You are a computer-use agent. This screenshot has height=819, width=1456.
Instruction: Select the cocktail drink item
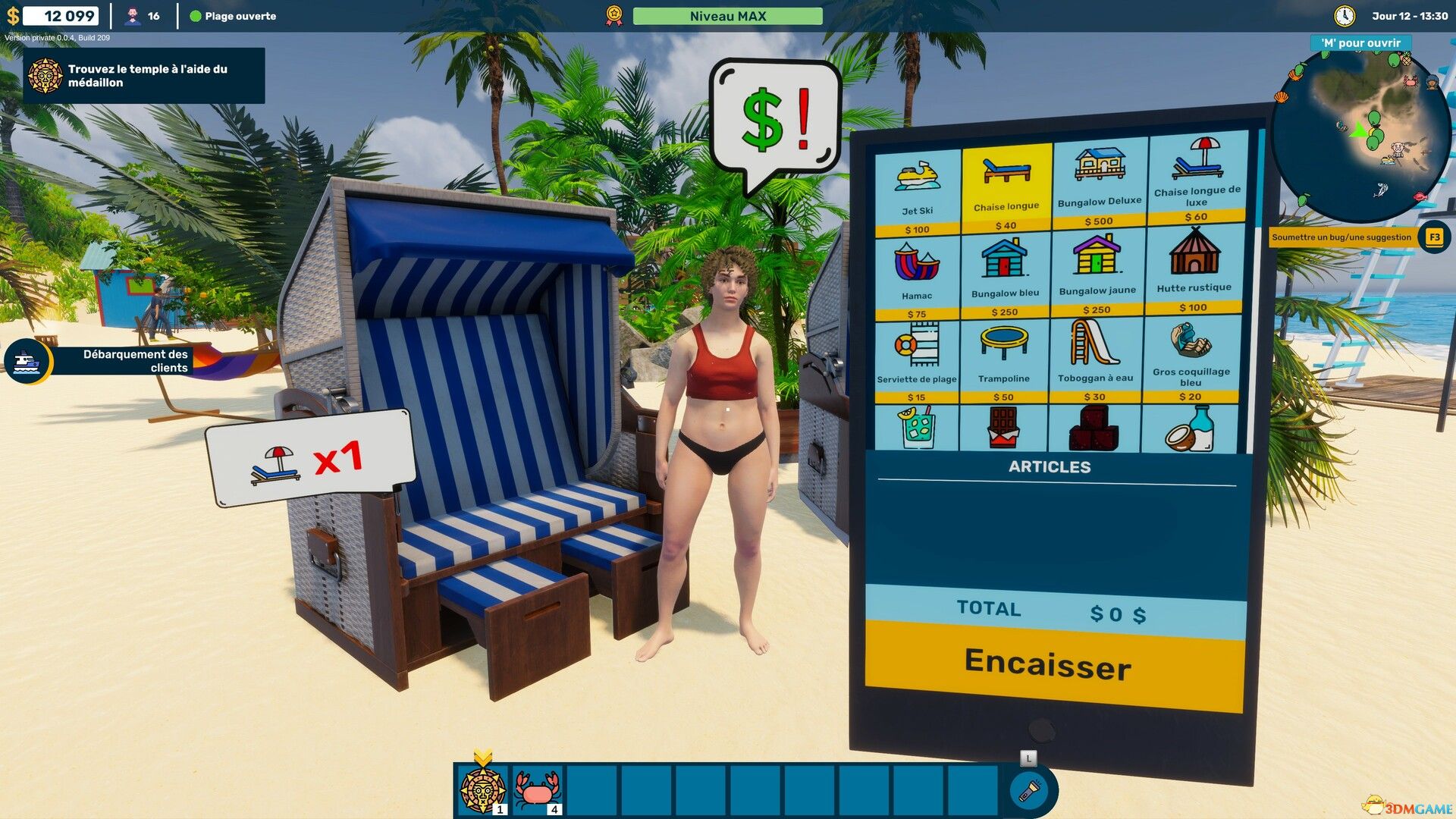pyautogui.click(x=918, y=428)
